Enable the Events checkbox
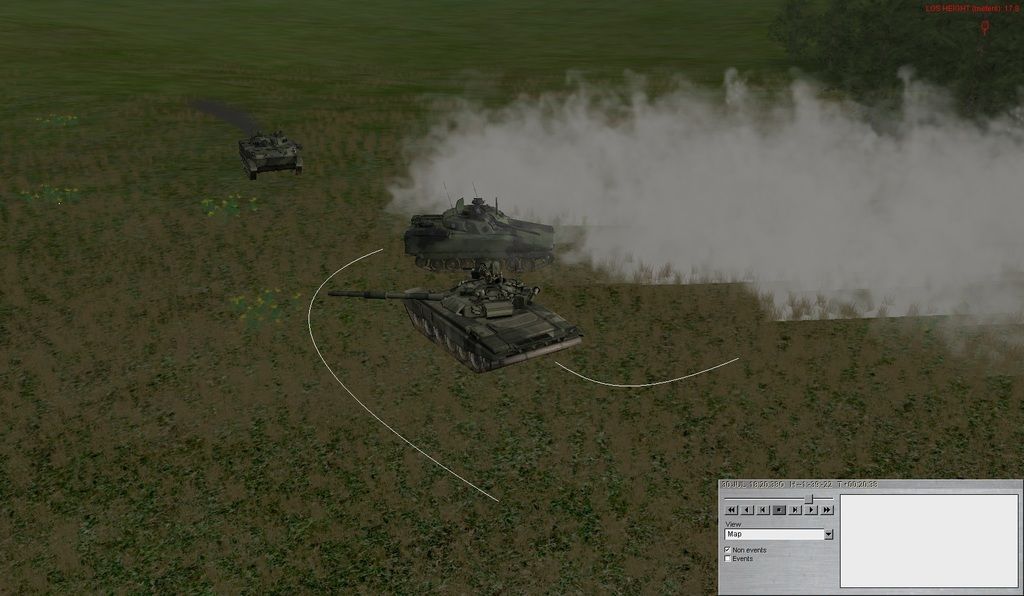Screen dimensions: 1024x596 pyautogui.click(x=728, y=559)
